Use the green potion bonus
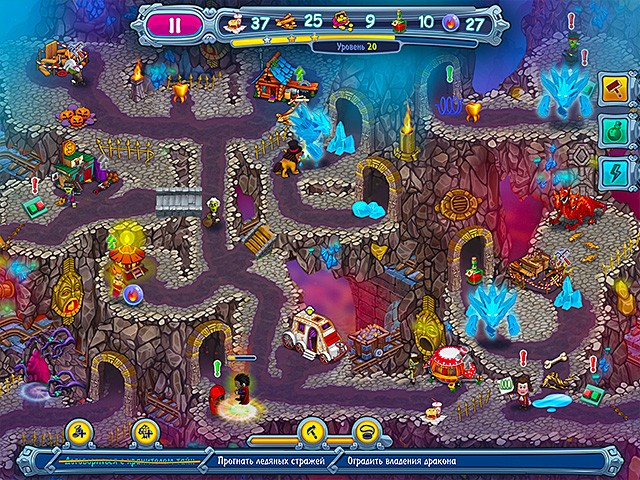 click(612, 131)
